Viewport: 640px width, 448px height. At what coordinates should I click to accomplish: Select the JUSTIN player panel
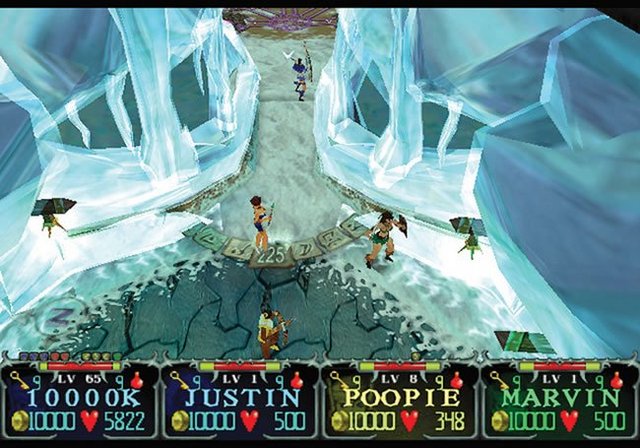(240, 400)
